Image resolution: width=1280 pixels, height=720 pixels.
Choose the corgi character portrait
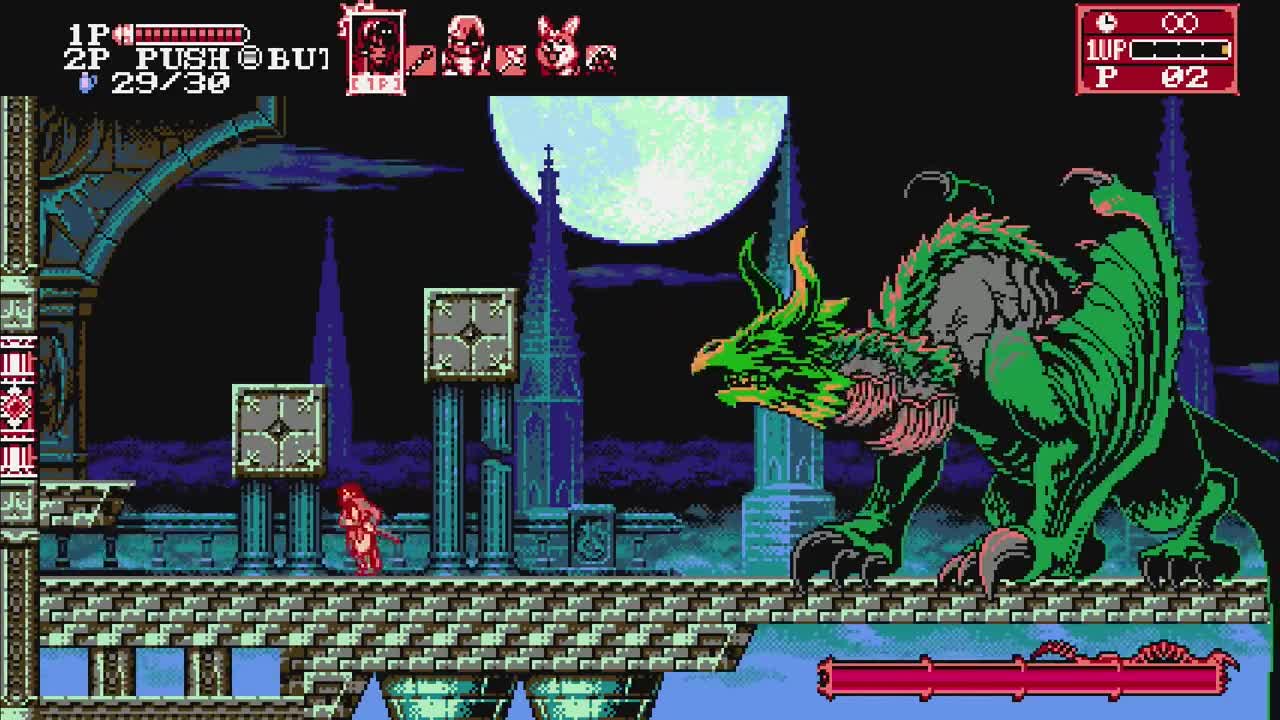pos(557,46)
